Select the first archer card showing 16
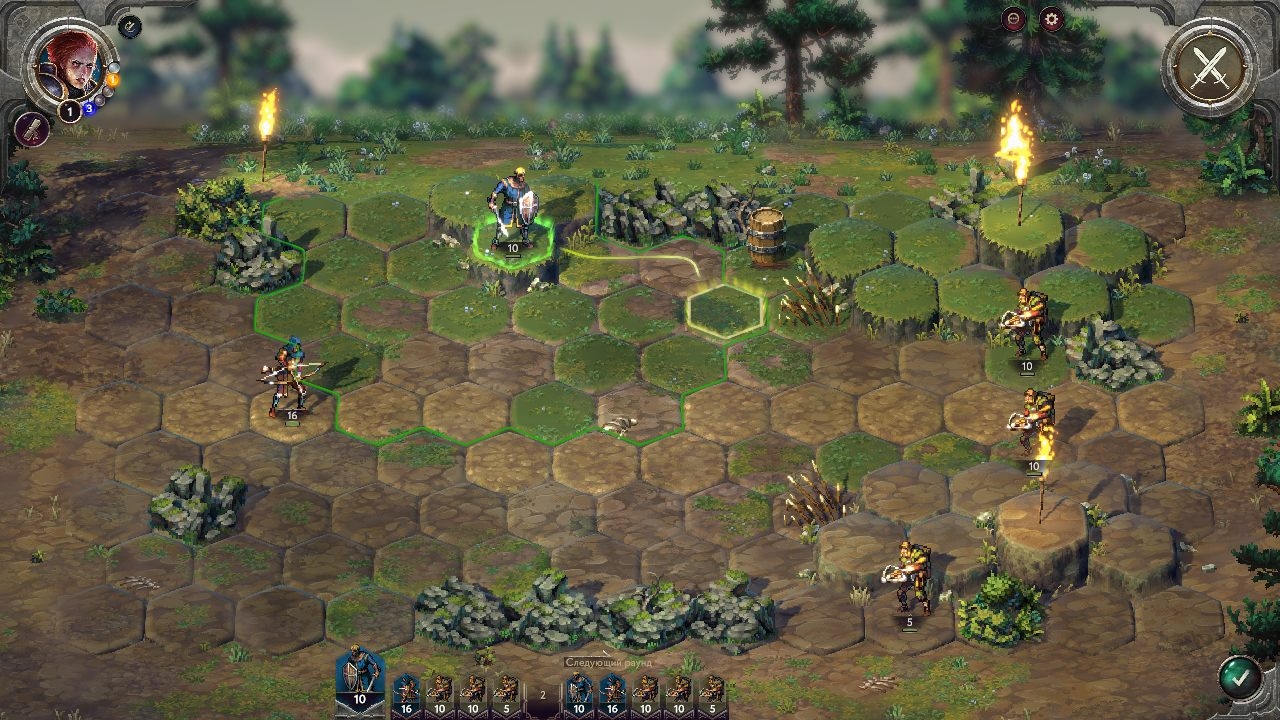This screenshot has width=1280, height=720. click(407, 692)
